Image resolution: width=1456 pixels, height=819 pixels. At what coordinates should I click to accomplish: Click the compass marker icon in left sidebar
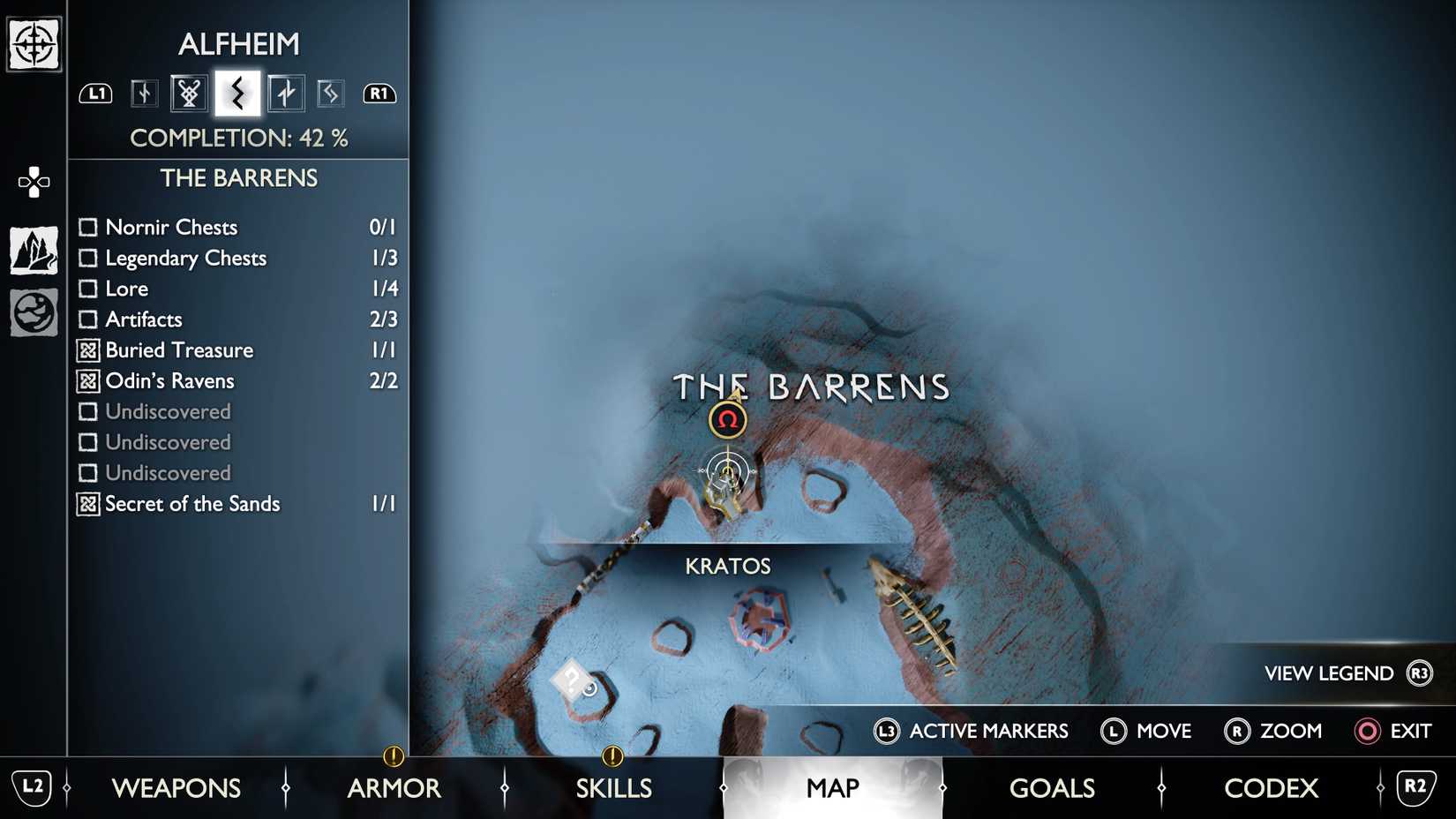(33, 41)
